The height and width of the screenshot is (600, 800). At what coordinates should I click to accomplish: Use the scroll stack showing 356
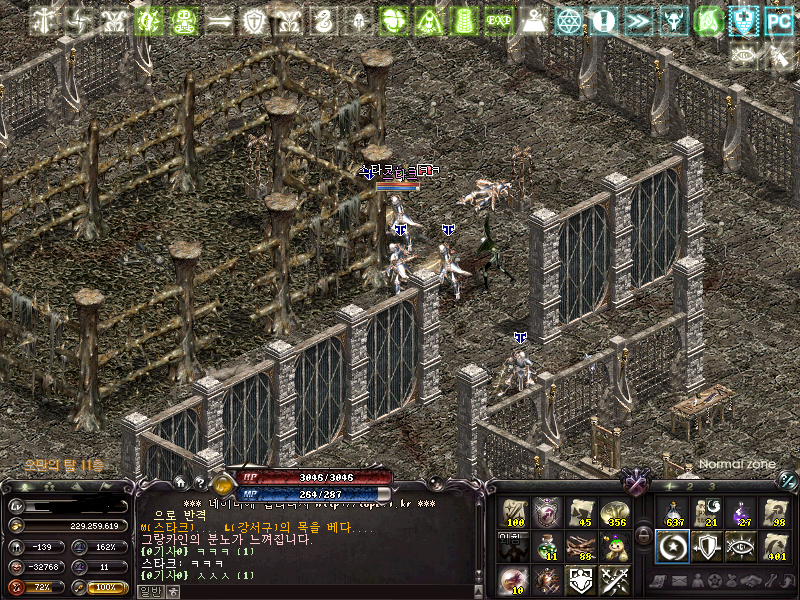coord(614,513)
